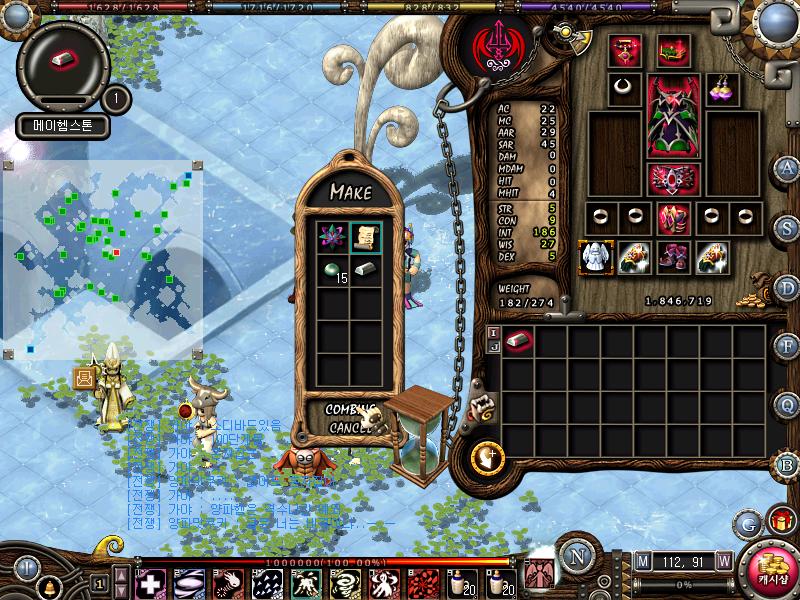Viewport: 800px width, 600px height.
Task: Use the white cross heal skill
Action: (151, 583)
